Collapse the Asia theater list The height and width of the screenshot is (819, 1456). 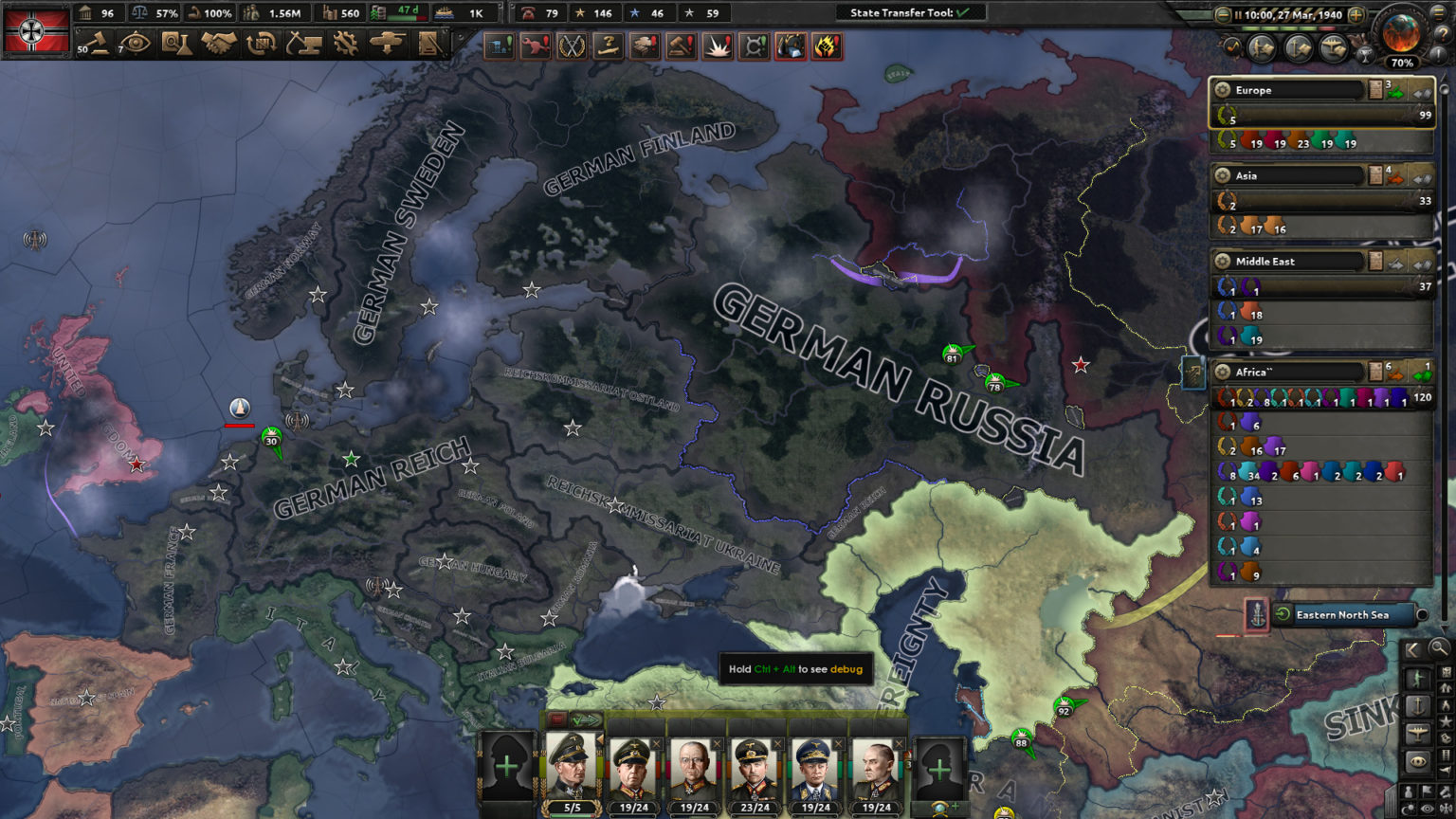(1419, 178)
